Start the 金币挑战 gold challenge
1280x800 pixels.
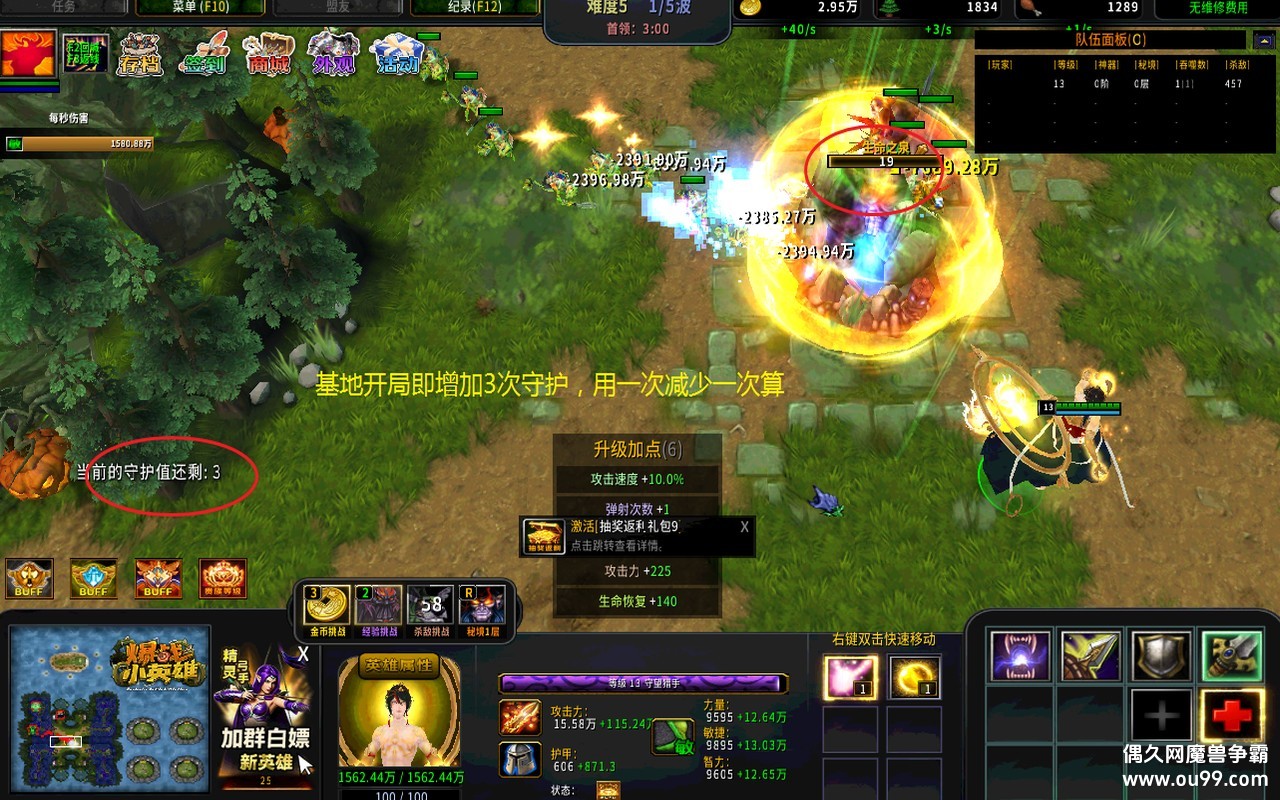327,606
